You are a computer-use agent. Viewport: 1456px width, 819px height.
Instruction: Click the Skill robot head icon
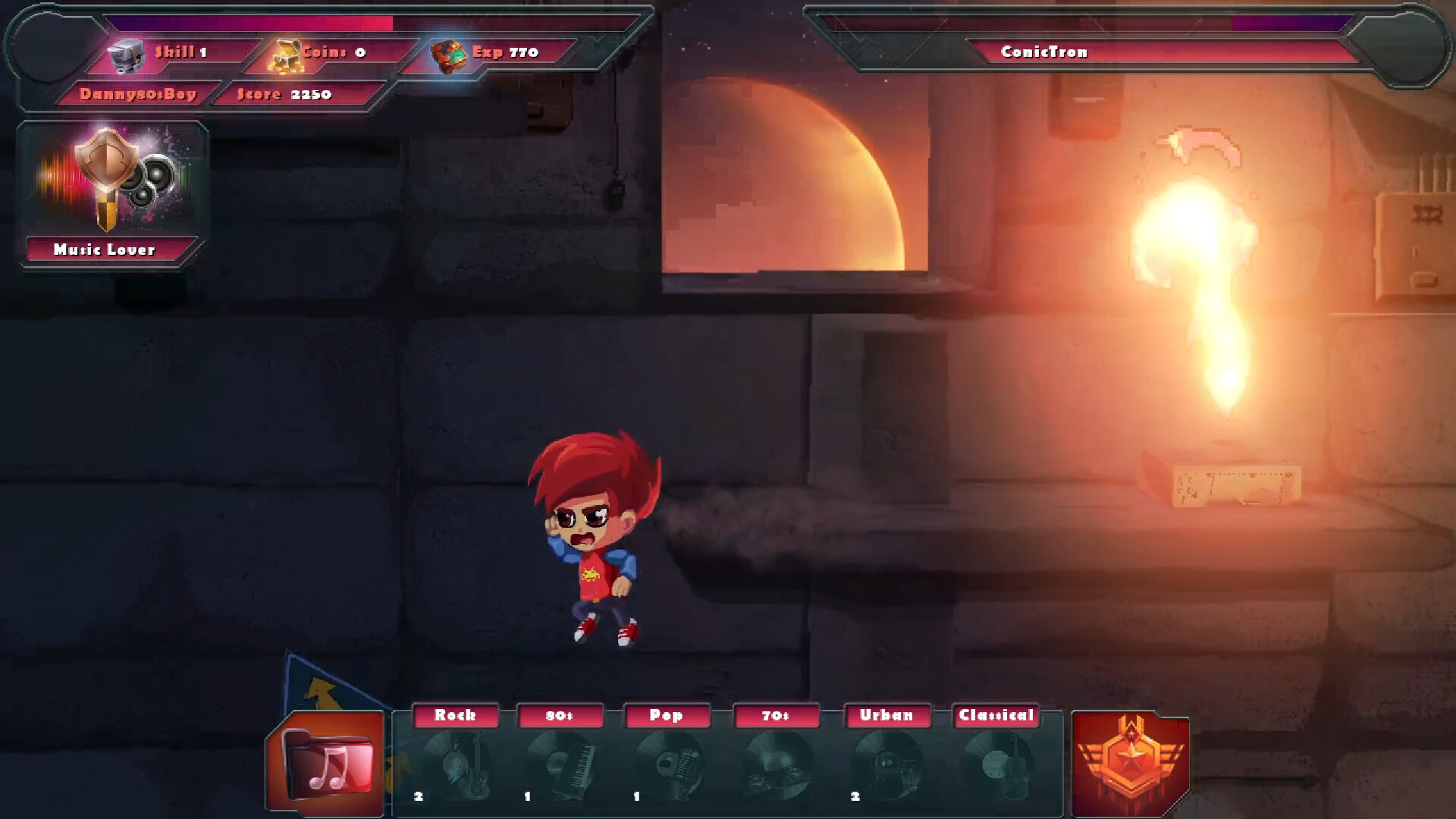(x=126, y=55)
